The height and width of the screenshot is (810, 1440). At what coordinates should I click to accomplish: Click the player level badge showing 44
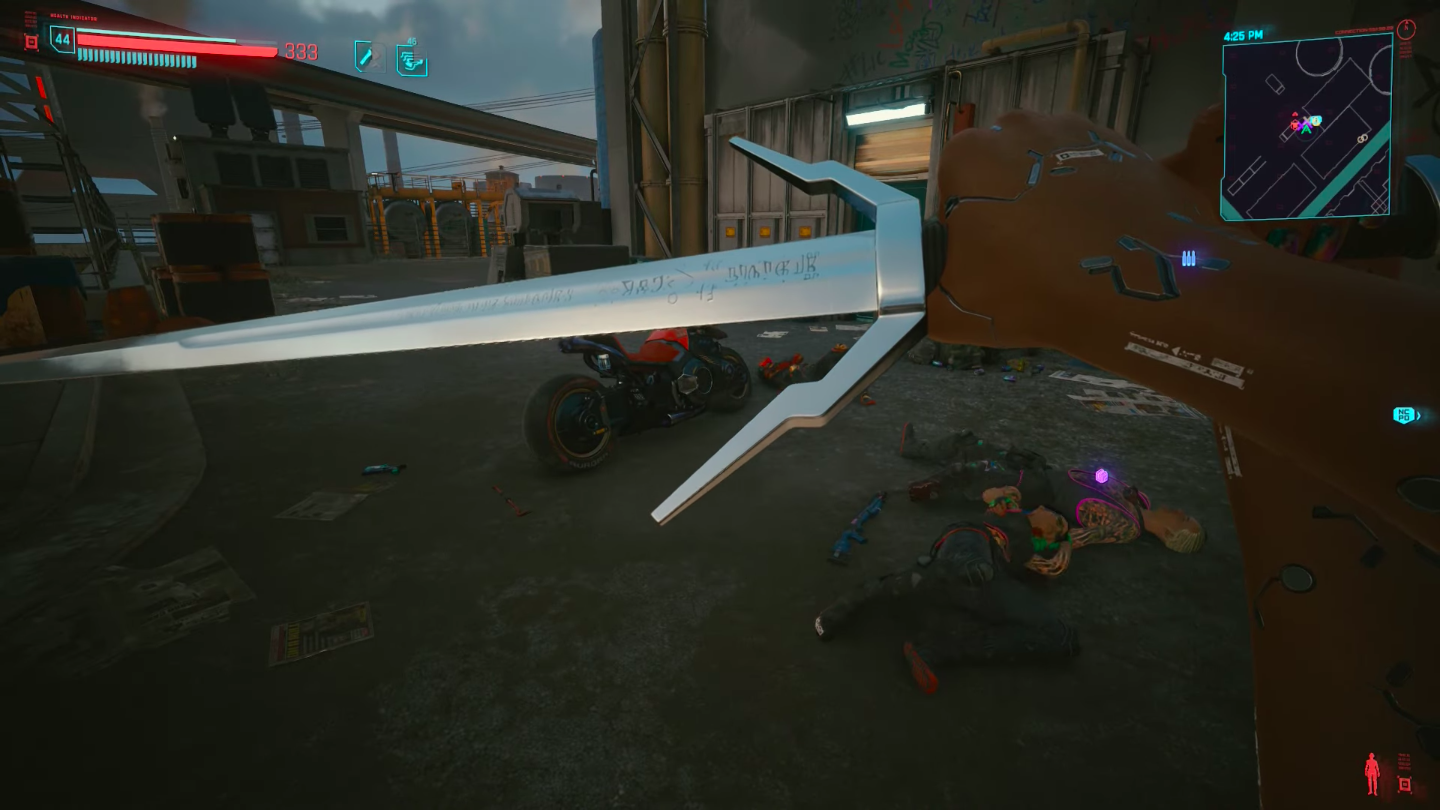pyautogui.click(x=61, y=38)
